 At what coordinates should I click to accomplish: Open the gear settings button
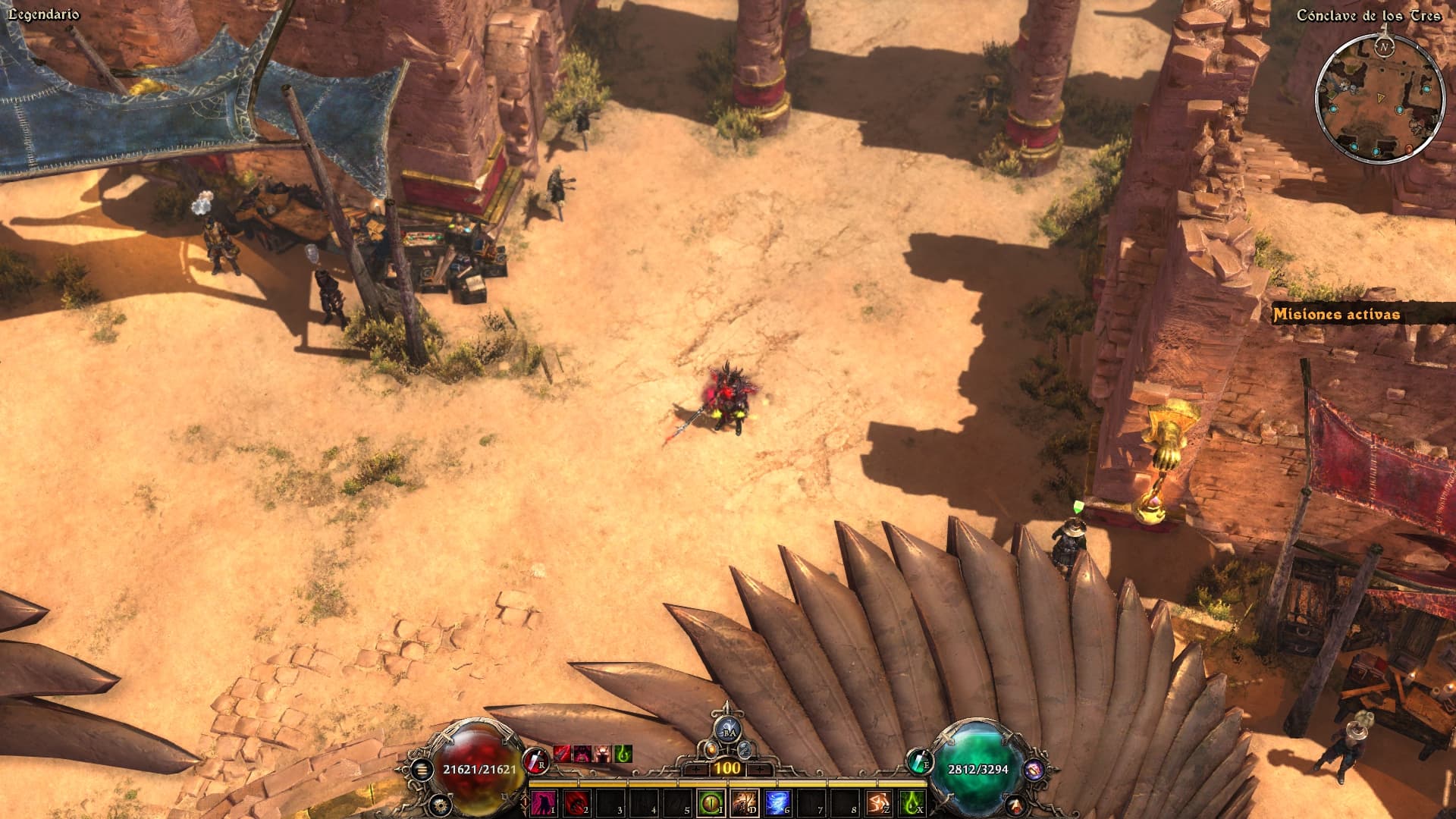click(441, 804)
